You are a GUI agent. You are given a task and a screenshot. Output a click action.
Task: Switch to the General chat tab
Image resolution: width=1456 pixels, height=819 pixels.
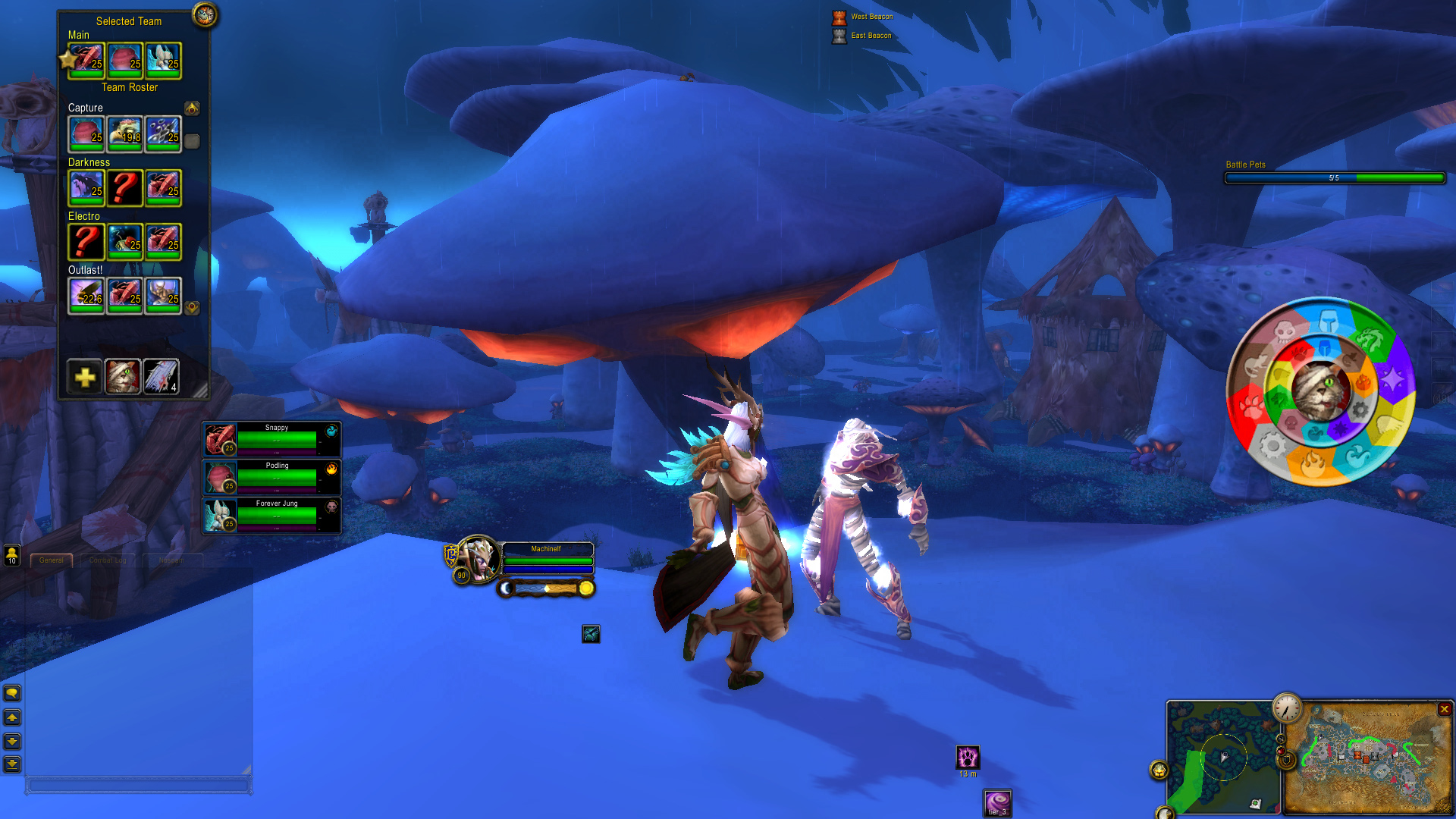pyautogui.click(x=52, y=560)
